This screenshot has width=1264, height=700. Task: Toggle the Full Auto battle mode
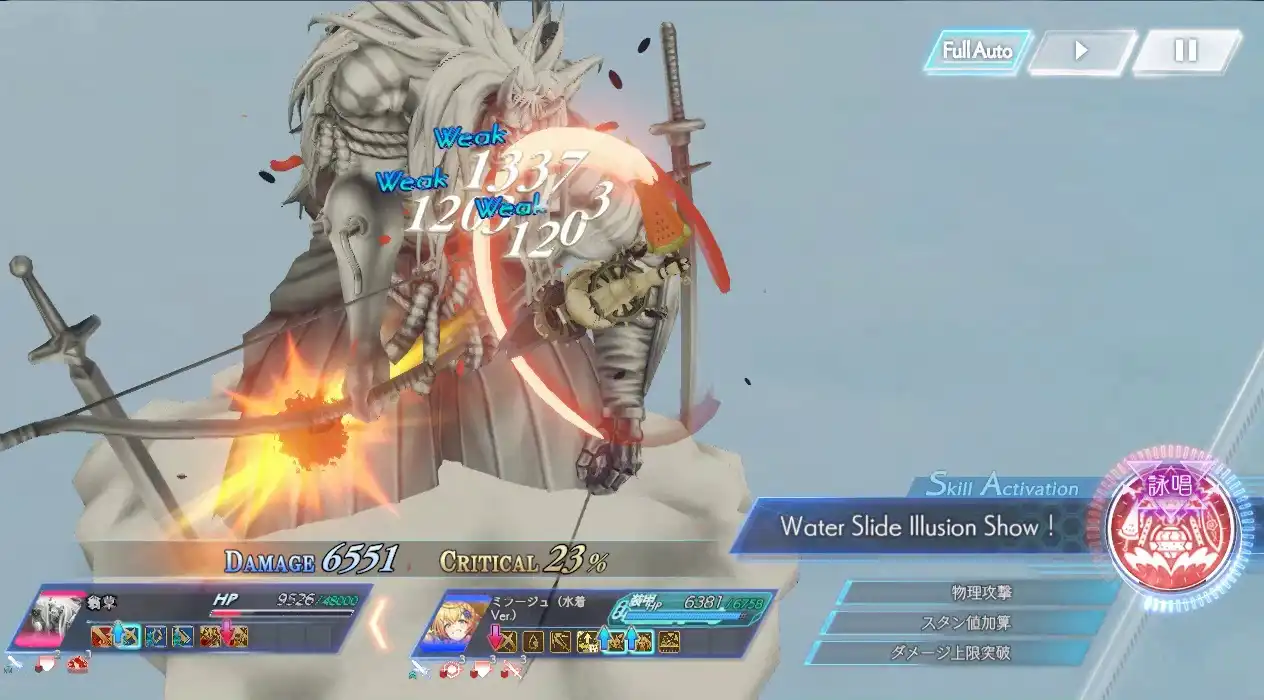coord(977,51)
